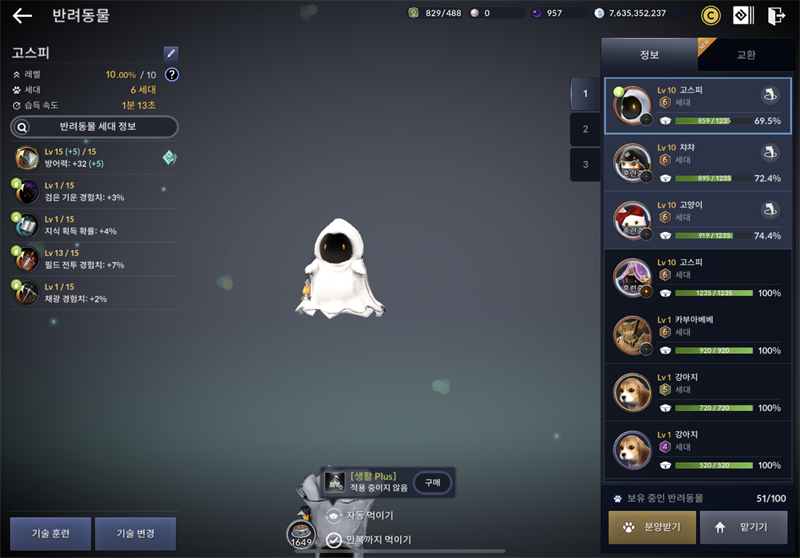Edit the pet name with the pencil icon
800x558 pixels.
tap(171, 53)
